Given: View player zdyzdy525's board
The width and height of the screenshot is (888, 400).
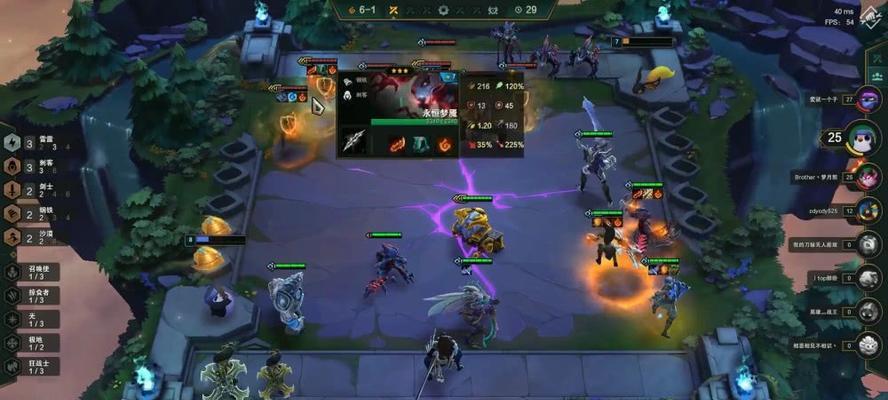Looking at the screenshot, I should [867, 212].
